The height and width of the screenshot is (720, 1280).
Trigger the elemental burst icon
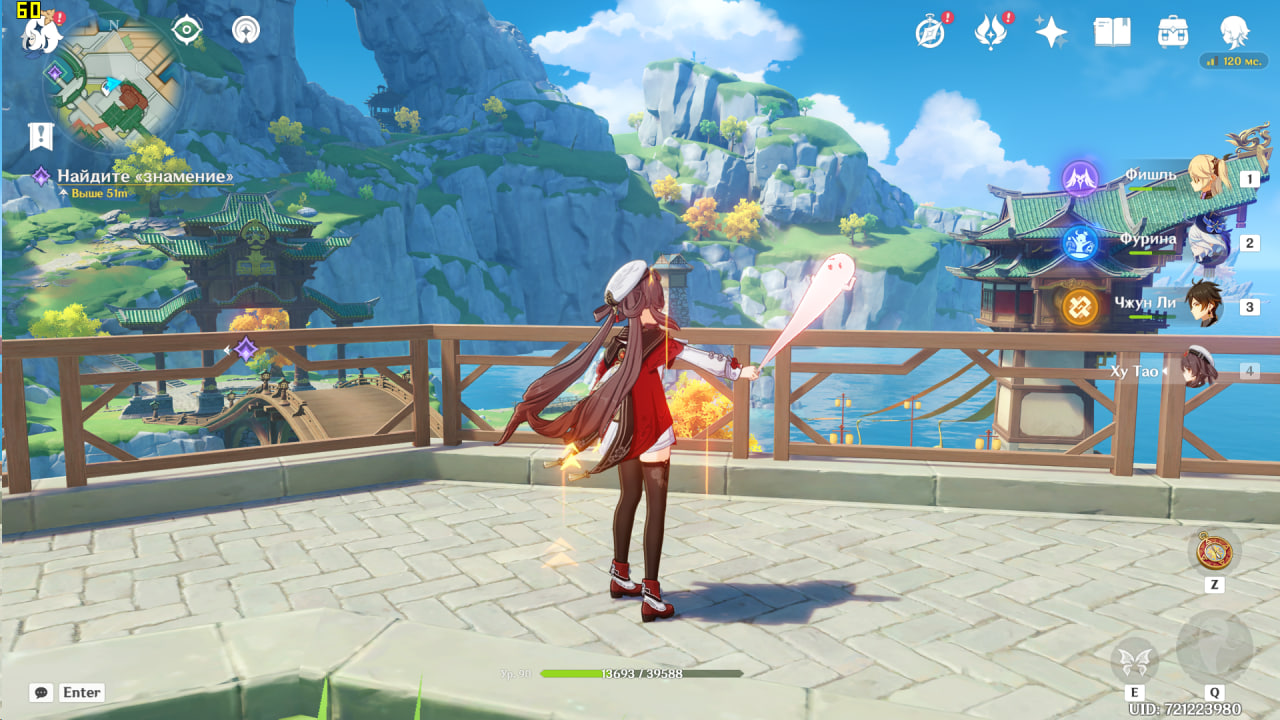click(1214, 648)
